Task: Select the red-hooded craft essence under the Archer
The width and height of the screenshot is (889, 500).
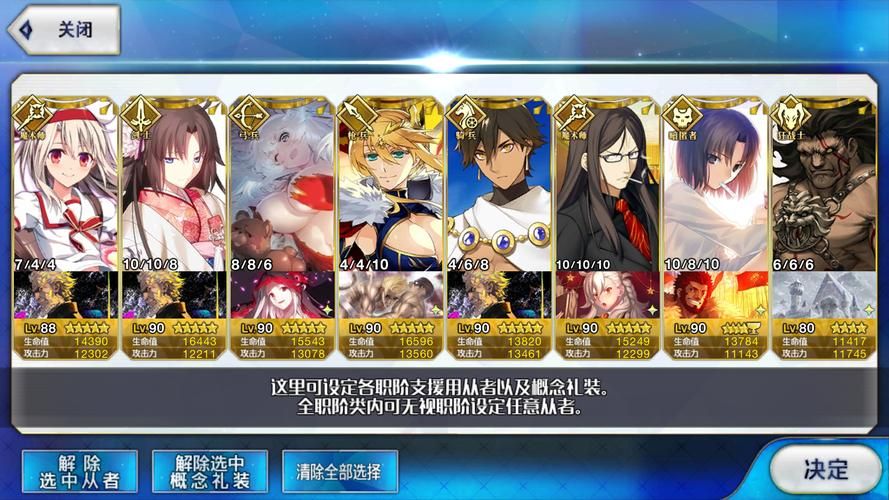Action: pyautogui.click(x=282, y=295)
